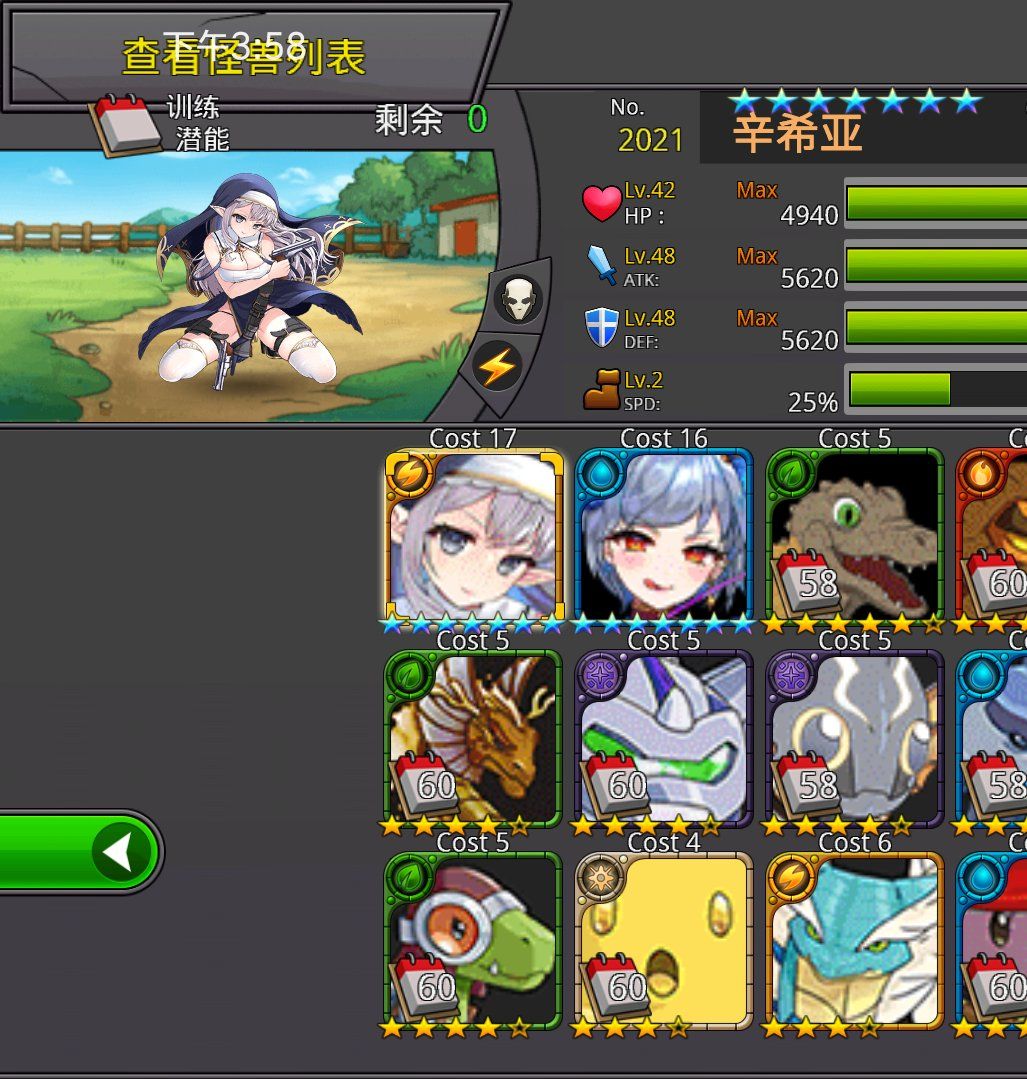This screenshot has height=1079, width=1027.
Task: Click the skull icon button
Action: tap(518, 298)
